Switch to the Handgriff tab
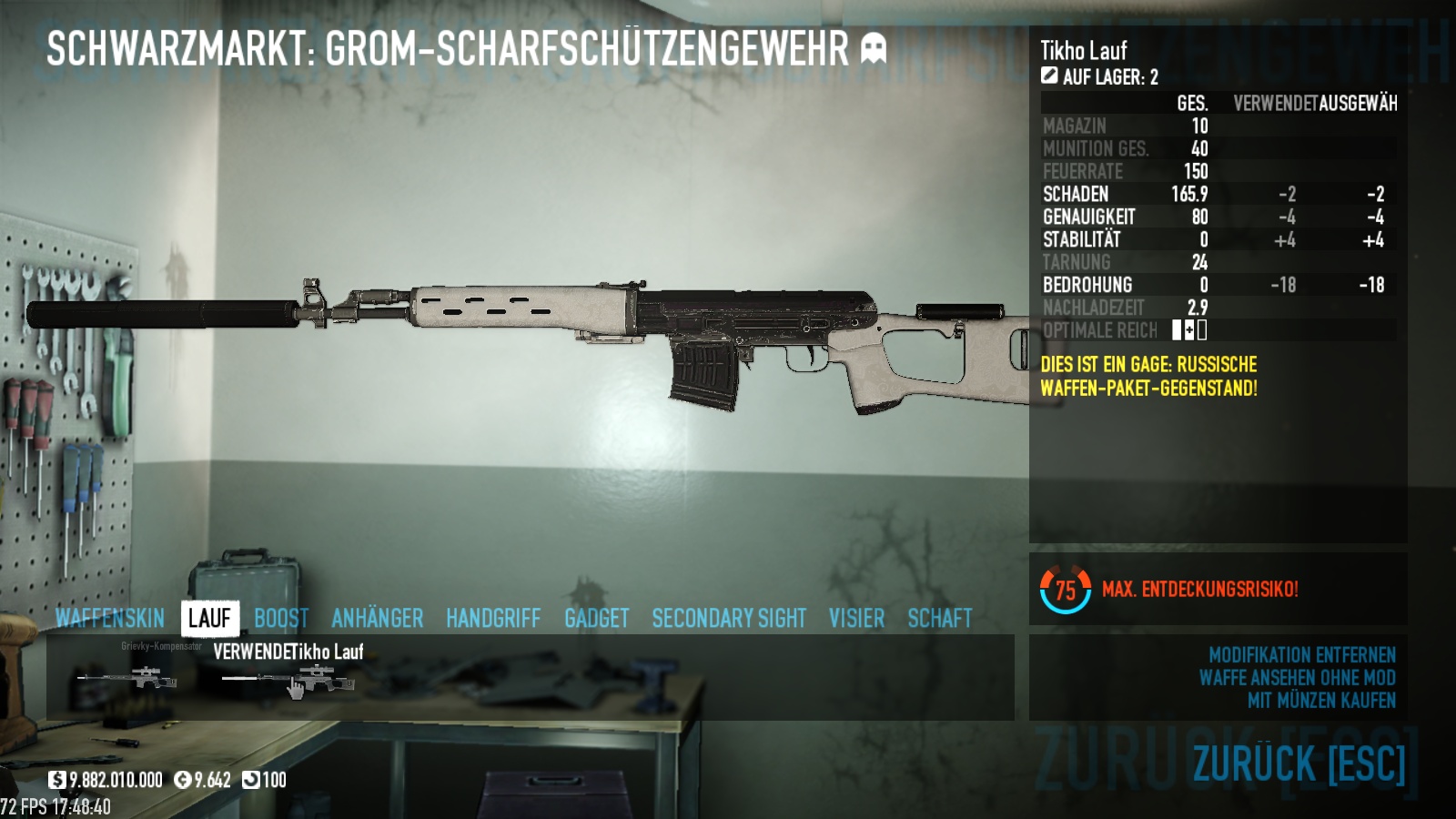 tap(493, 619)
